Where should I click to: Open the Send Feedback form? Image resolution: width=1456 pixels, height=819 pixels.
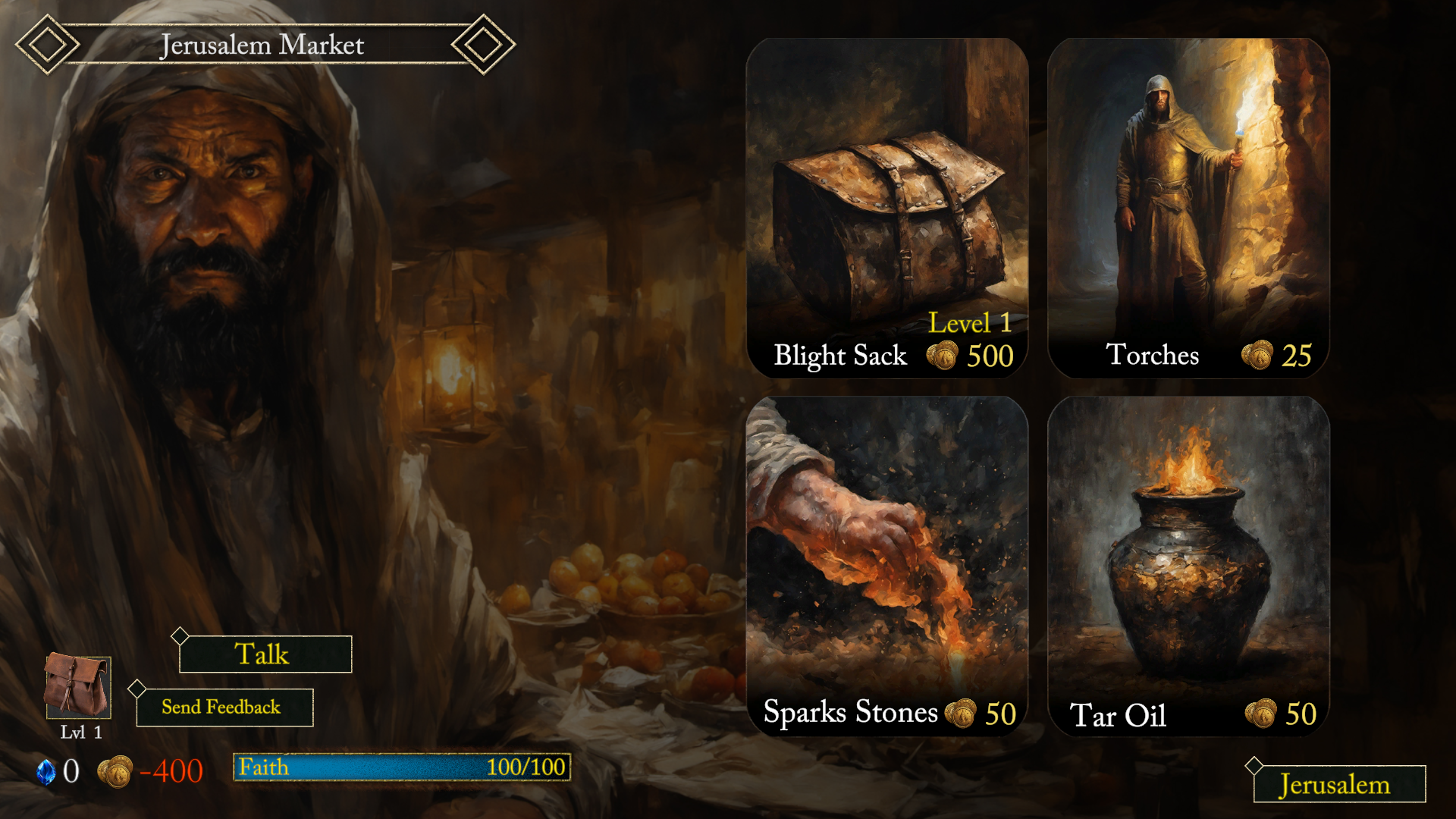(224, 707)
